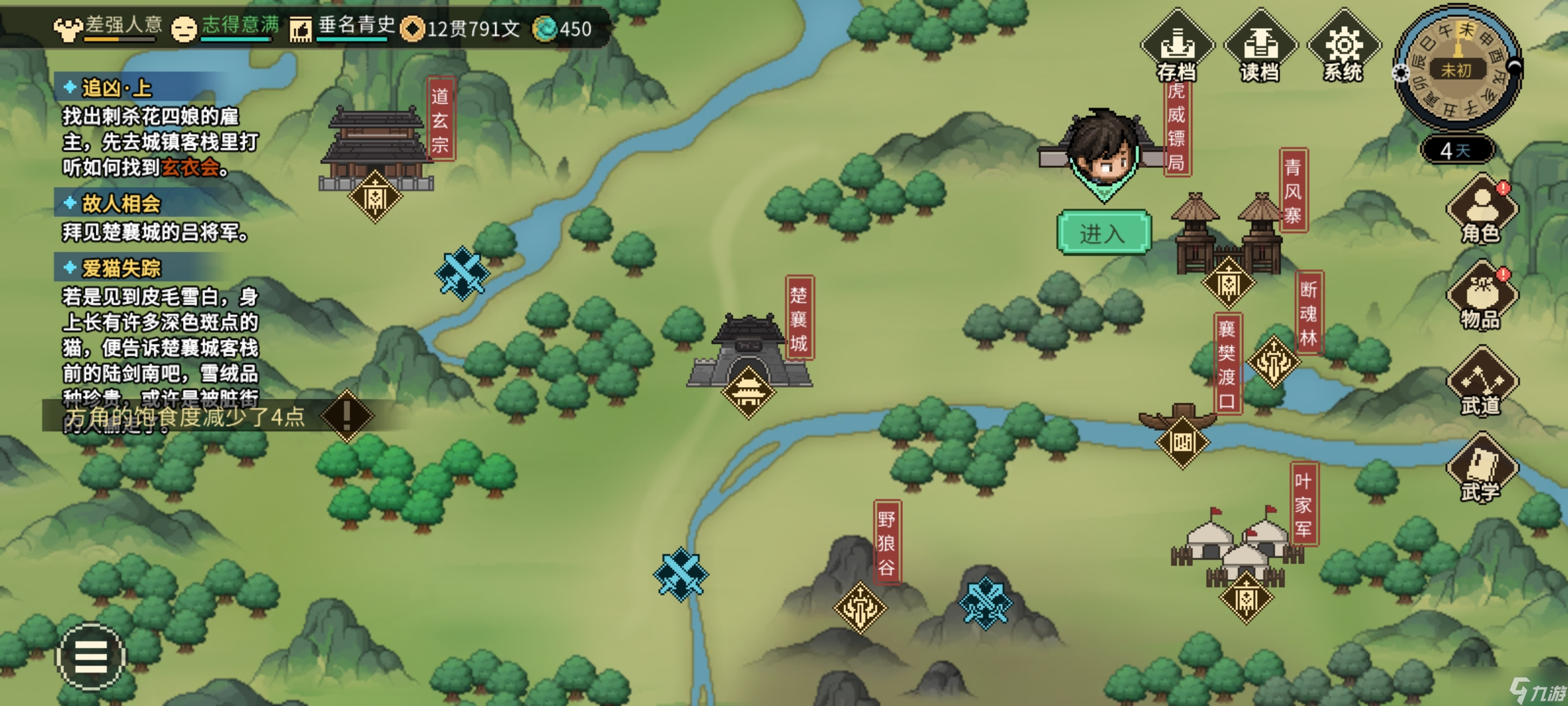Select the 野狼谷 valley marker
The image size is (1568, 706).
[x=860, y=608]
